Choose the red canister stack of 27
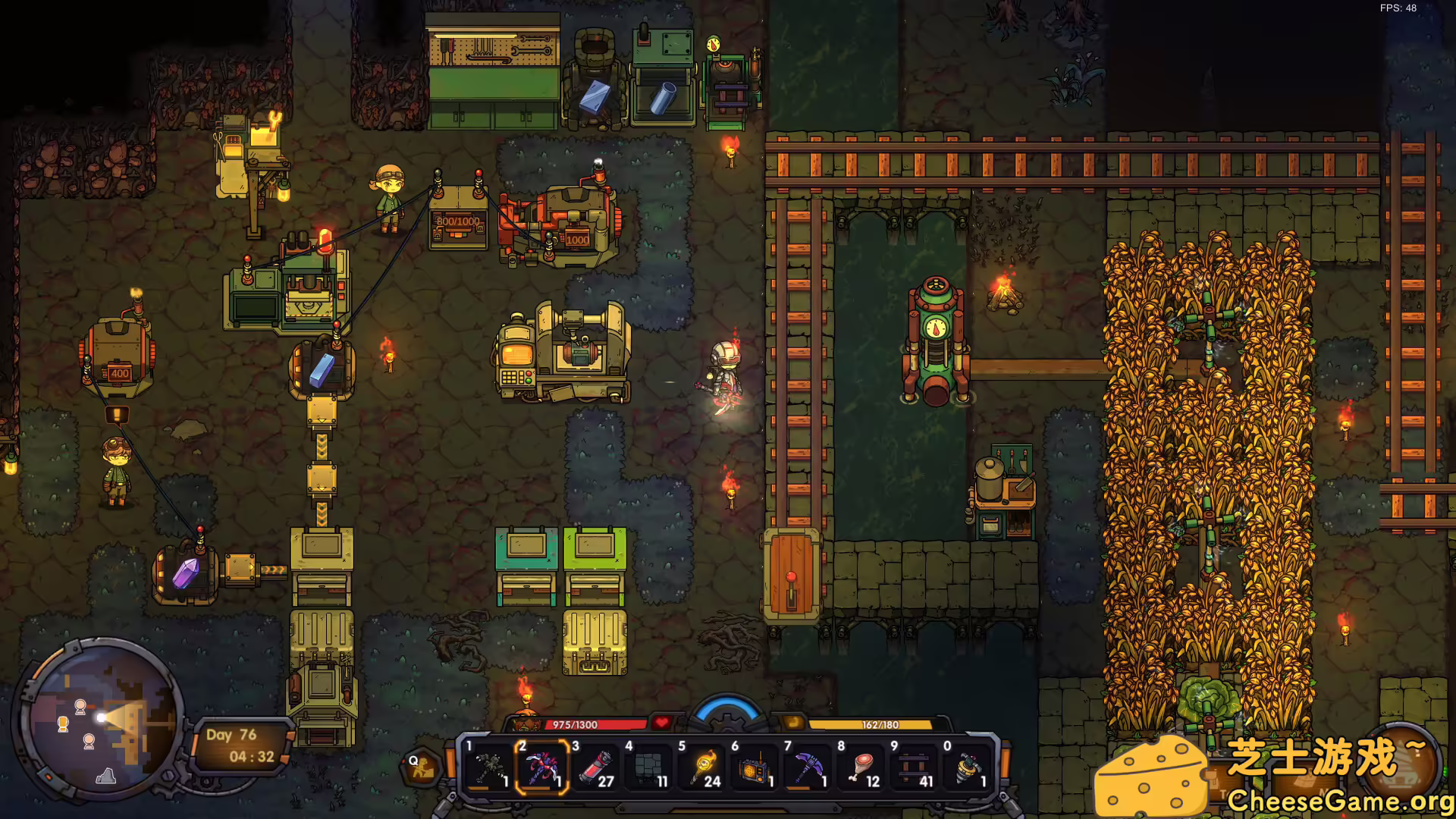The image size is (1456, 819). pyautogui.click(x=595, y=767)
